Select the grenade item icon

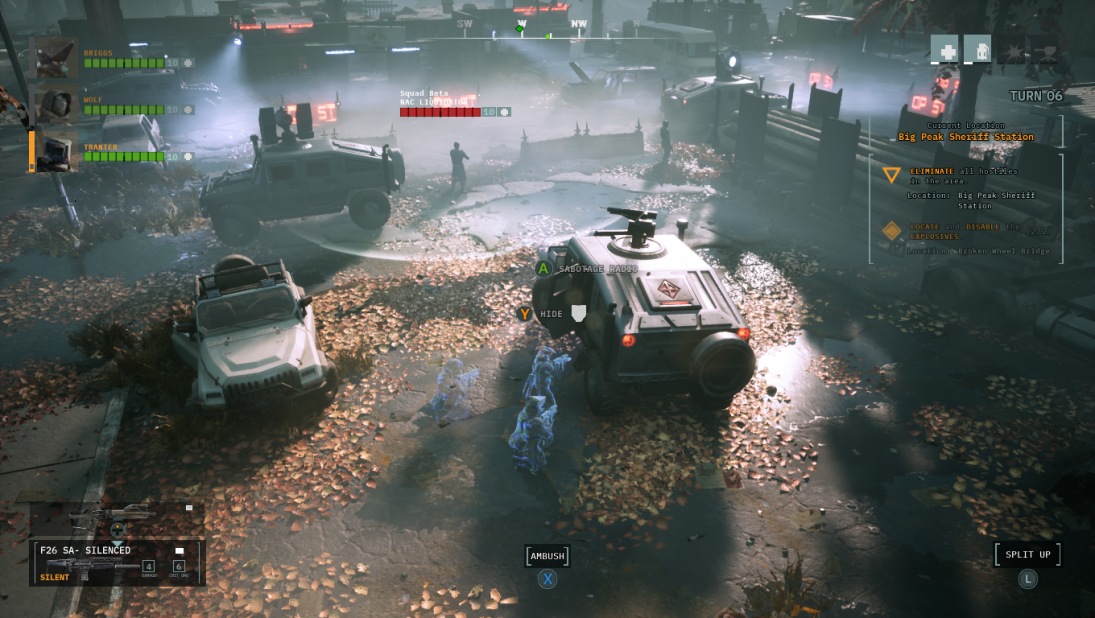[x=978, y=49]
